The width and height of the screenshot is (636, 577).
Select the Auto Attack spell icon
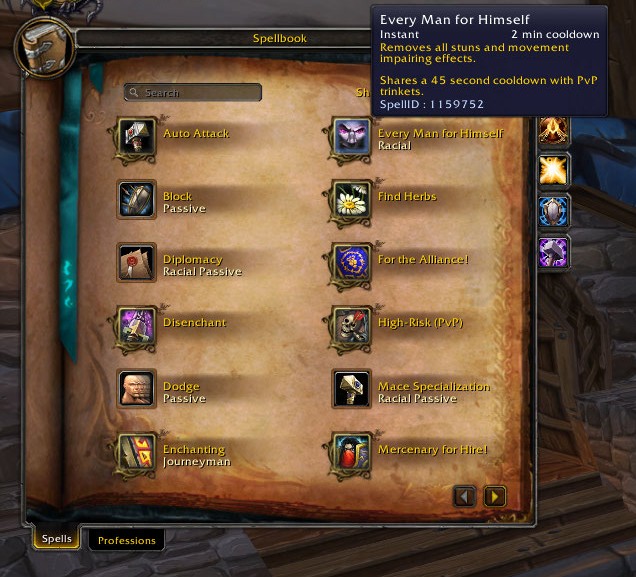point(136,138)
